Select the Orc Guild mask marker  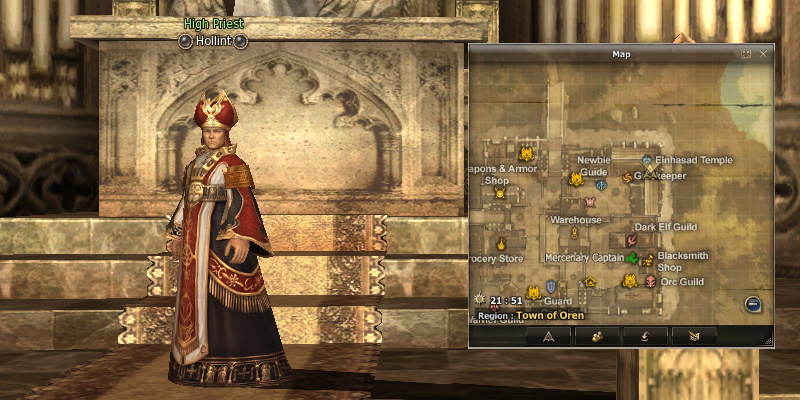651,282
